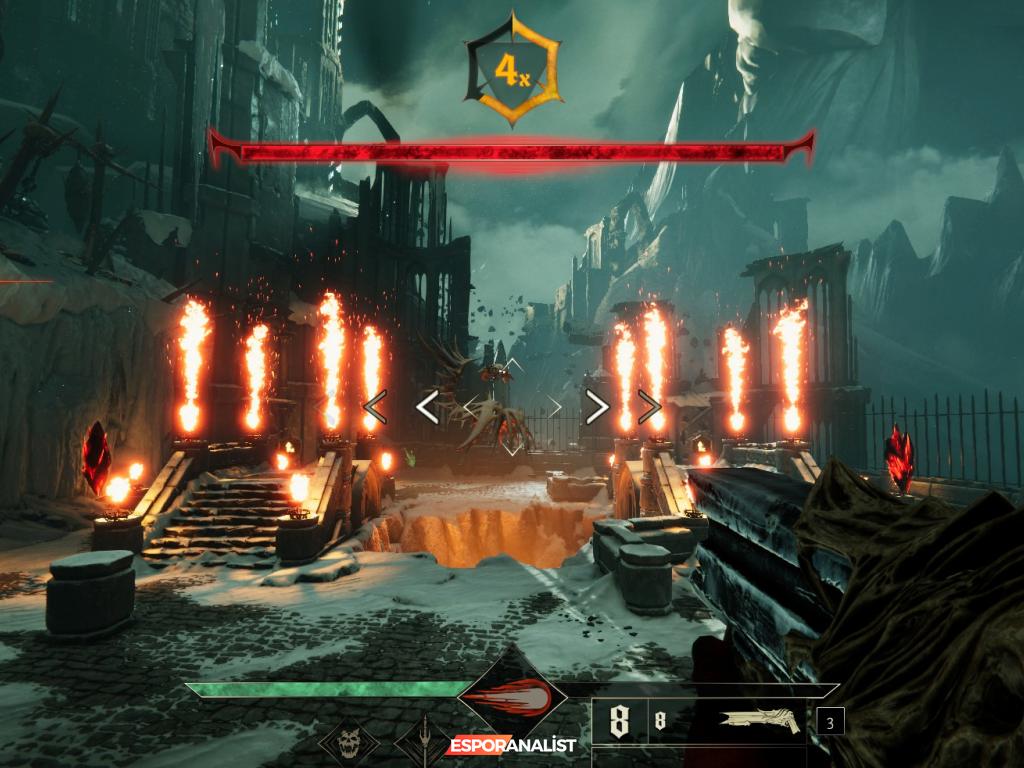Click the equipped shotgun weapon icon
Viewport: 1024px width, 768px height.
click(760, 722)
